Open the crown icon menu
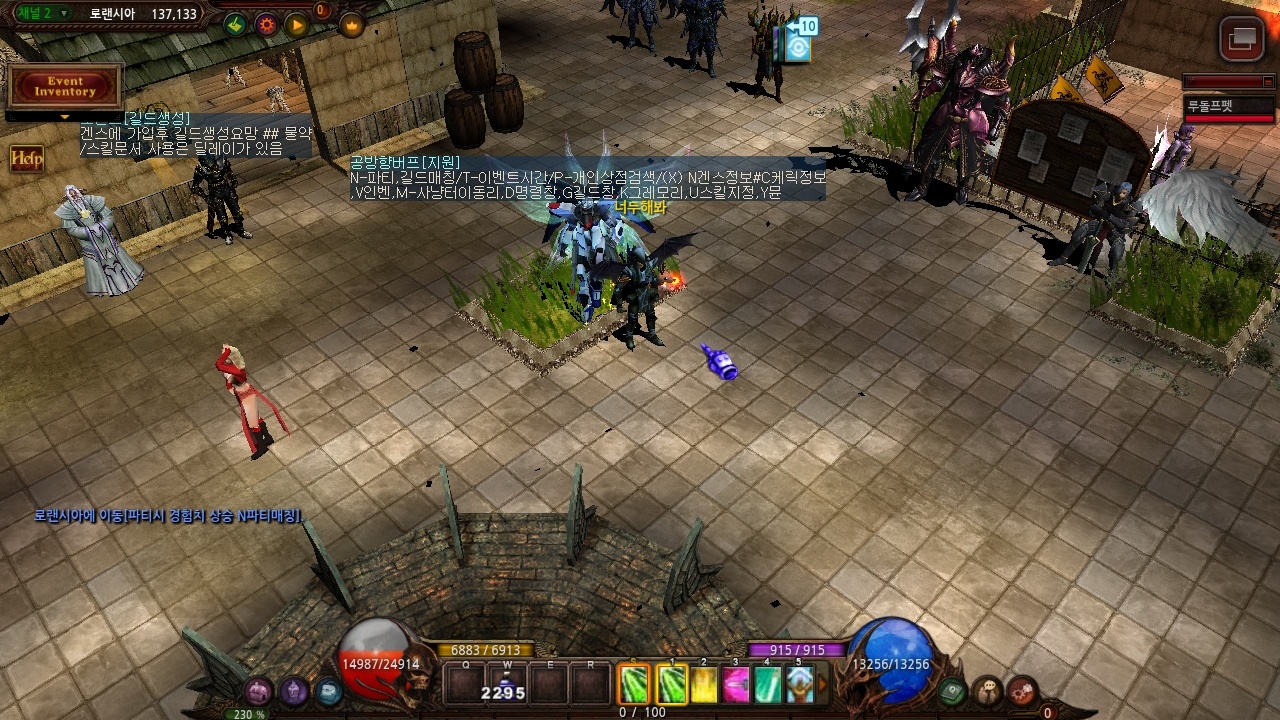The width and height of the screenshot is (1280, 720). click(351, 24)
